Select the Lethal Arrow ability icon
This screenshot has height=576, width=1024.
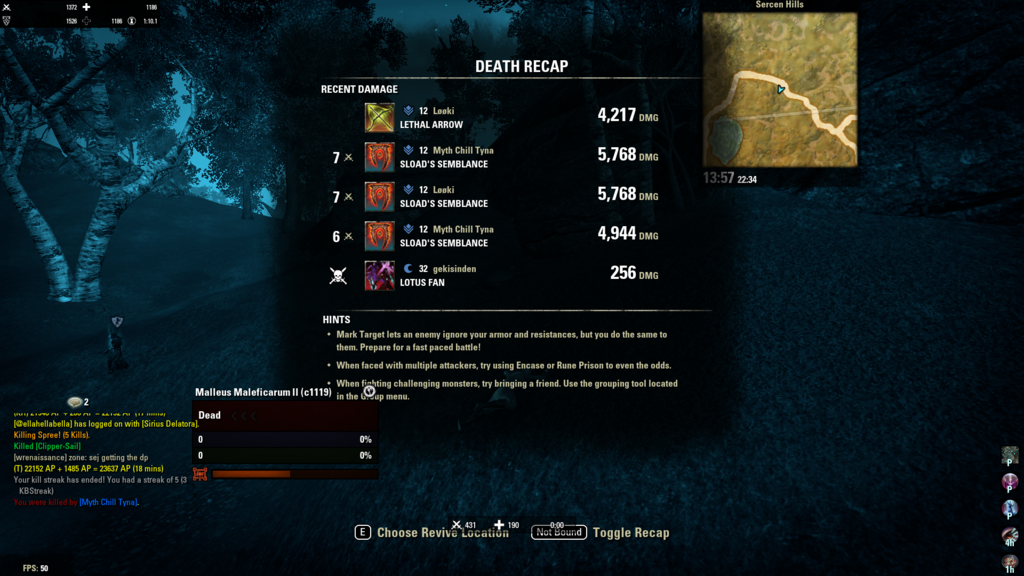(379, 118)
